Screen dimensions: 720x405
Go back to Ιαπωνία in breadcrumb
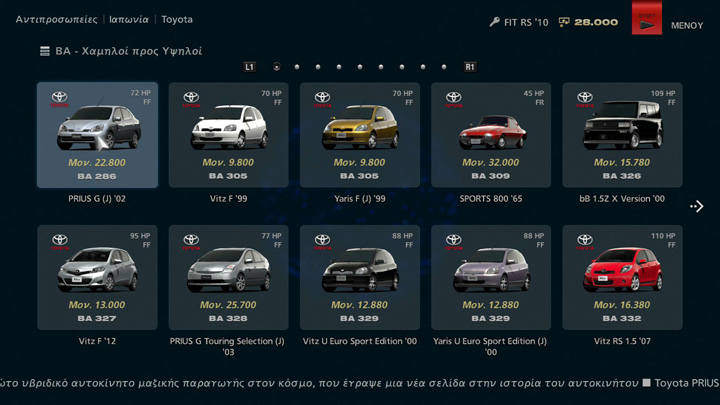(131, 19)
